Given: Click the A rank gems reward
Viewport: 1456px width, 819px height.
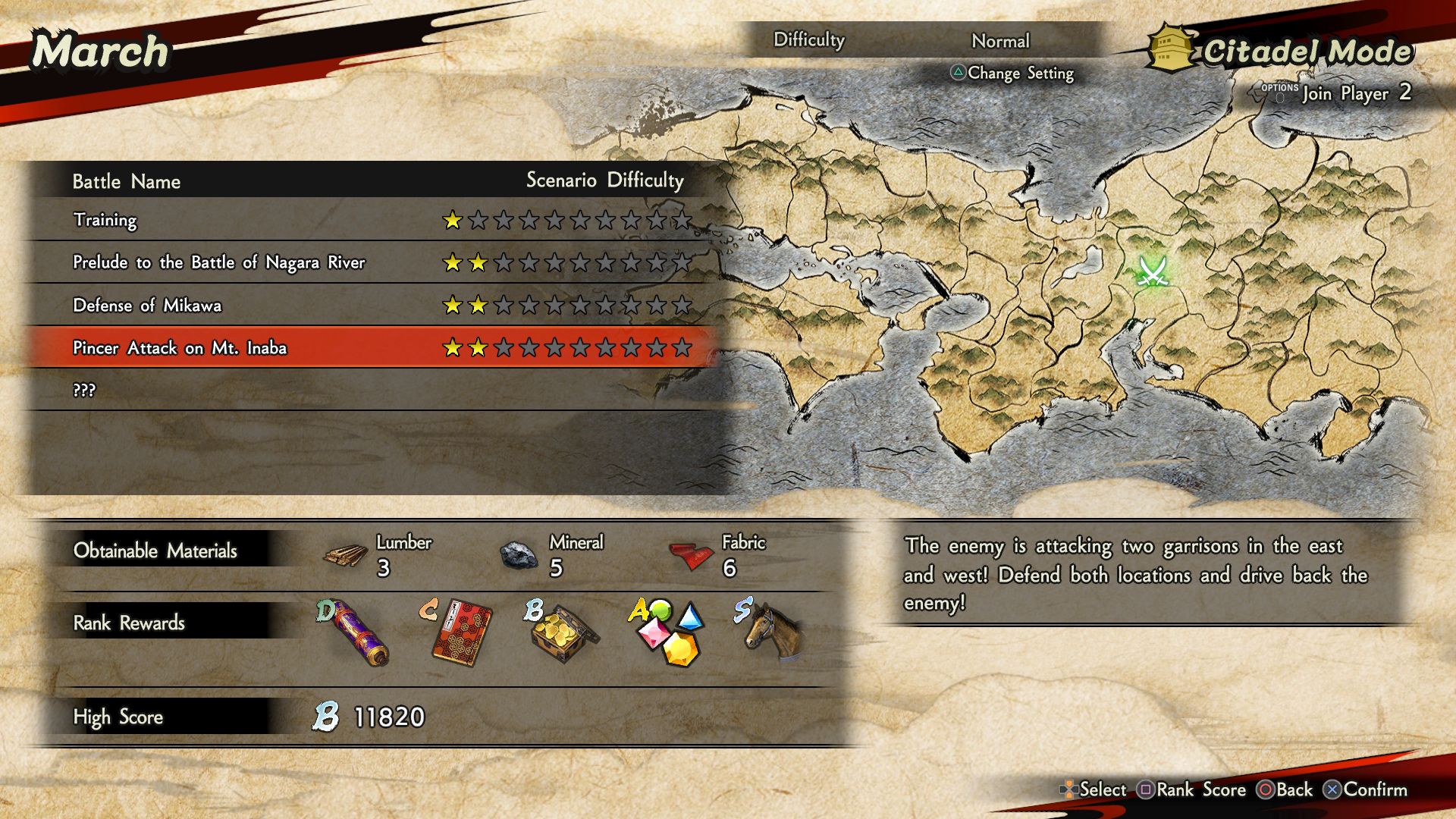Looking at the screenshot, I should point(667,632).
